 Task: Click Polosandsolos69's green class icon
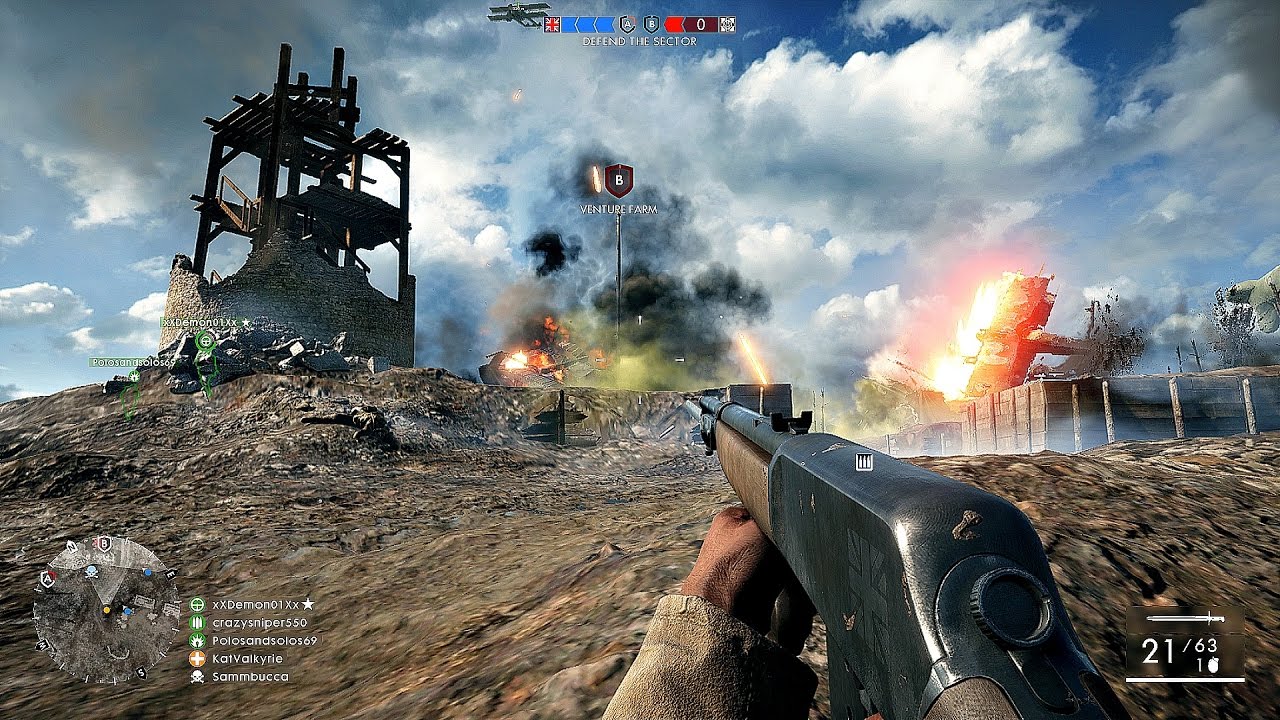tap(198, 639)
